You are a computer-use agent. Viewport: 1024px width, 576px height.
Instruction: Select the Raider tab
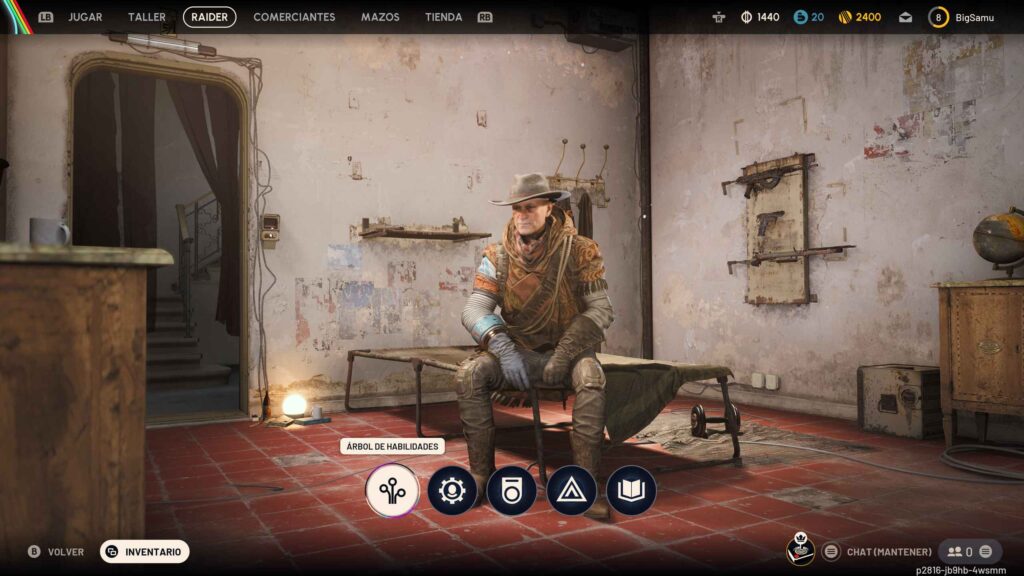(x=210, y=17)
